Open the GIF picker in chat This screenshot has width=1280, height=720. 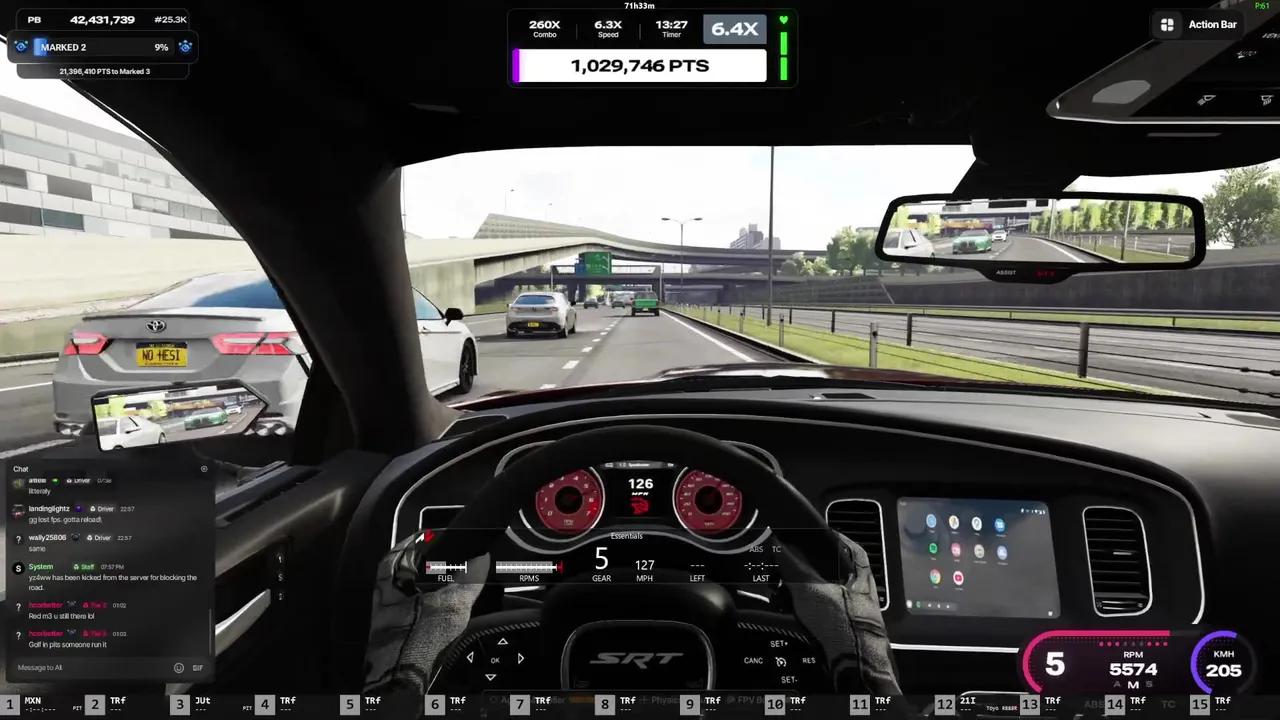click(x=198, y=668)
